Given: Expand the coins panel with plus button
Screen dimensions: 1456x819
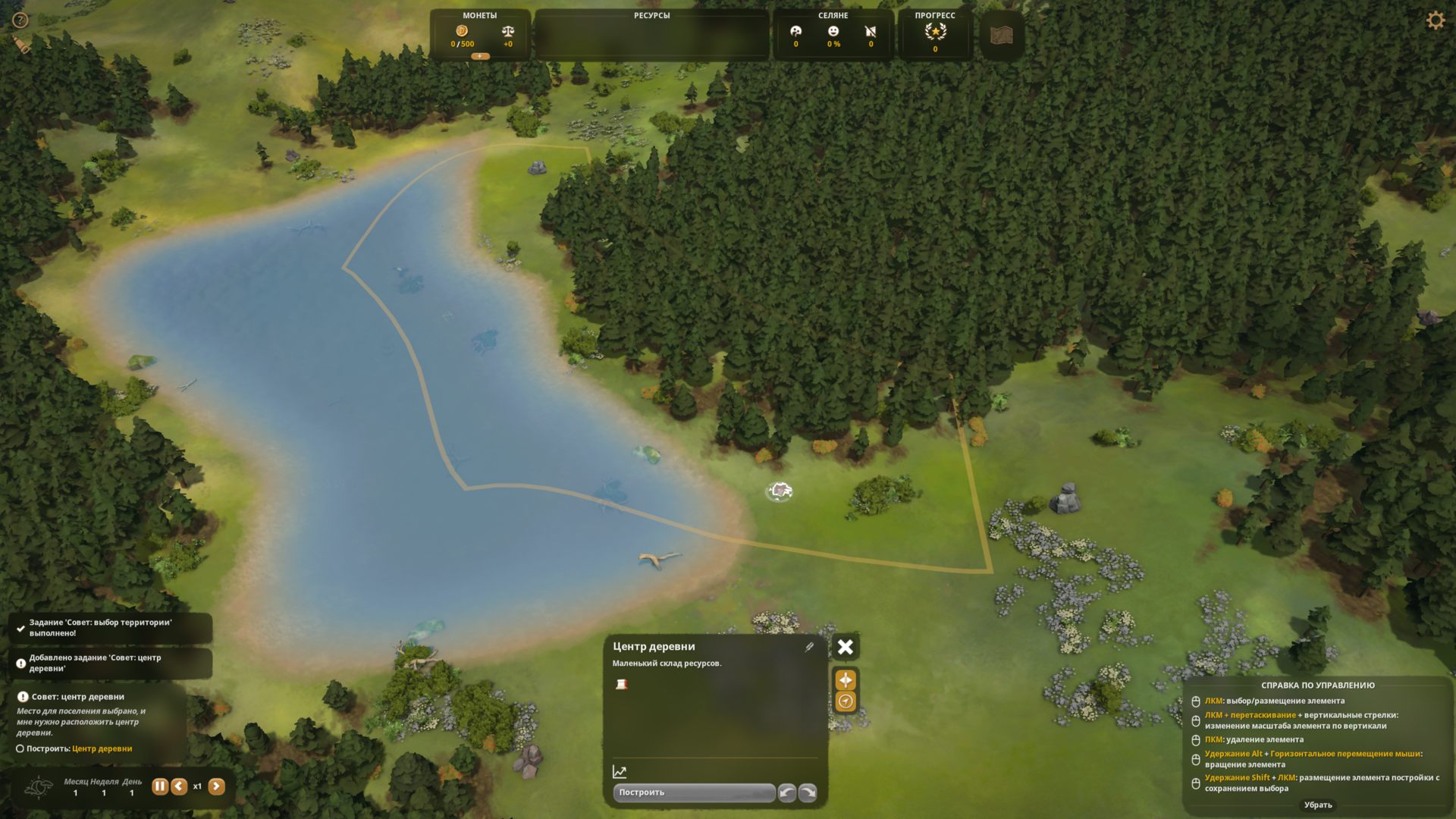Looking at the screenshot, I should click(x=480, y=56).
